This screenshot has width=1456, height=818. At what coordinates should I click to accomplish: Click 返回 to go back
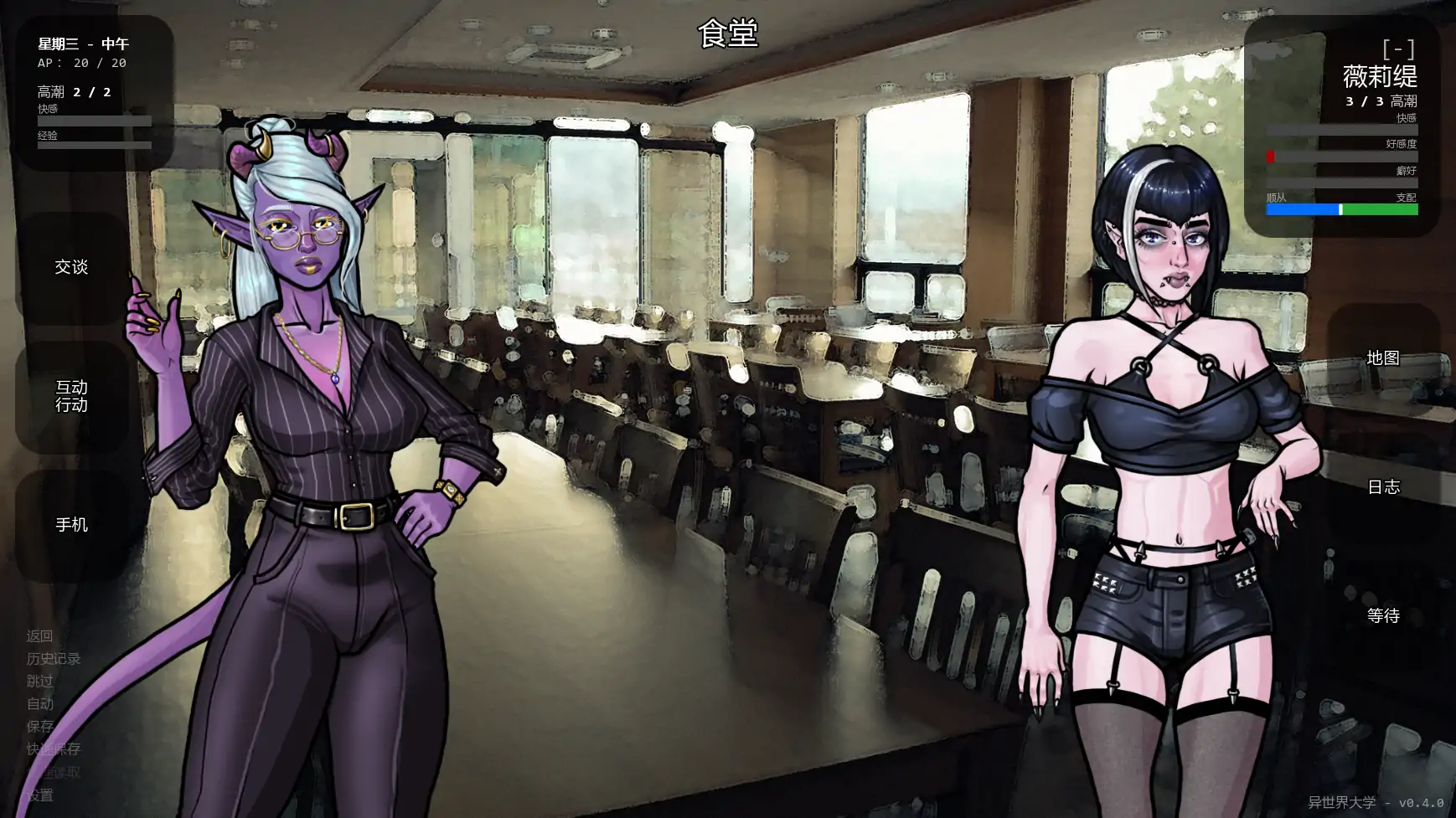point(39,636)
